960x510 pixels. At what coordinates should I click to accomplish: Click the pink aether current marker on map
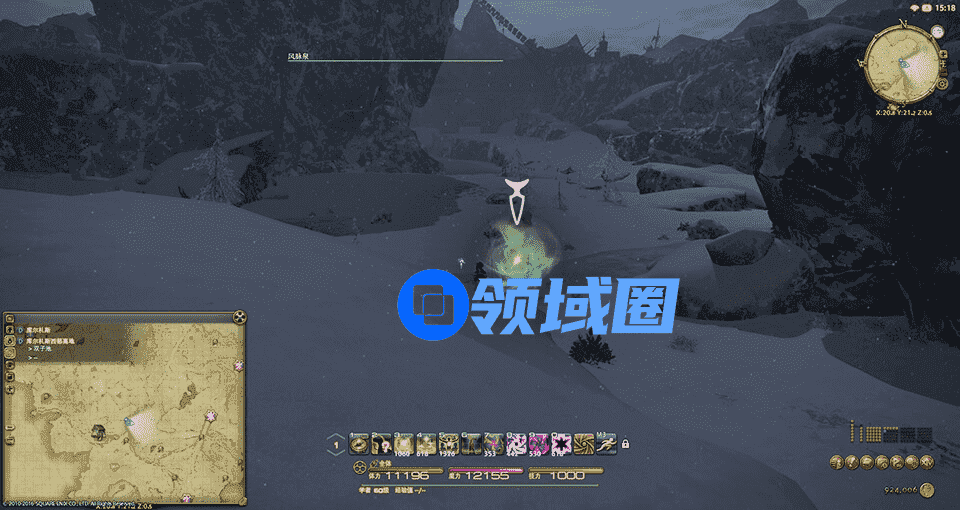[x=211, y=415]
